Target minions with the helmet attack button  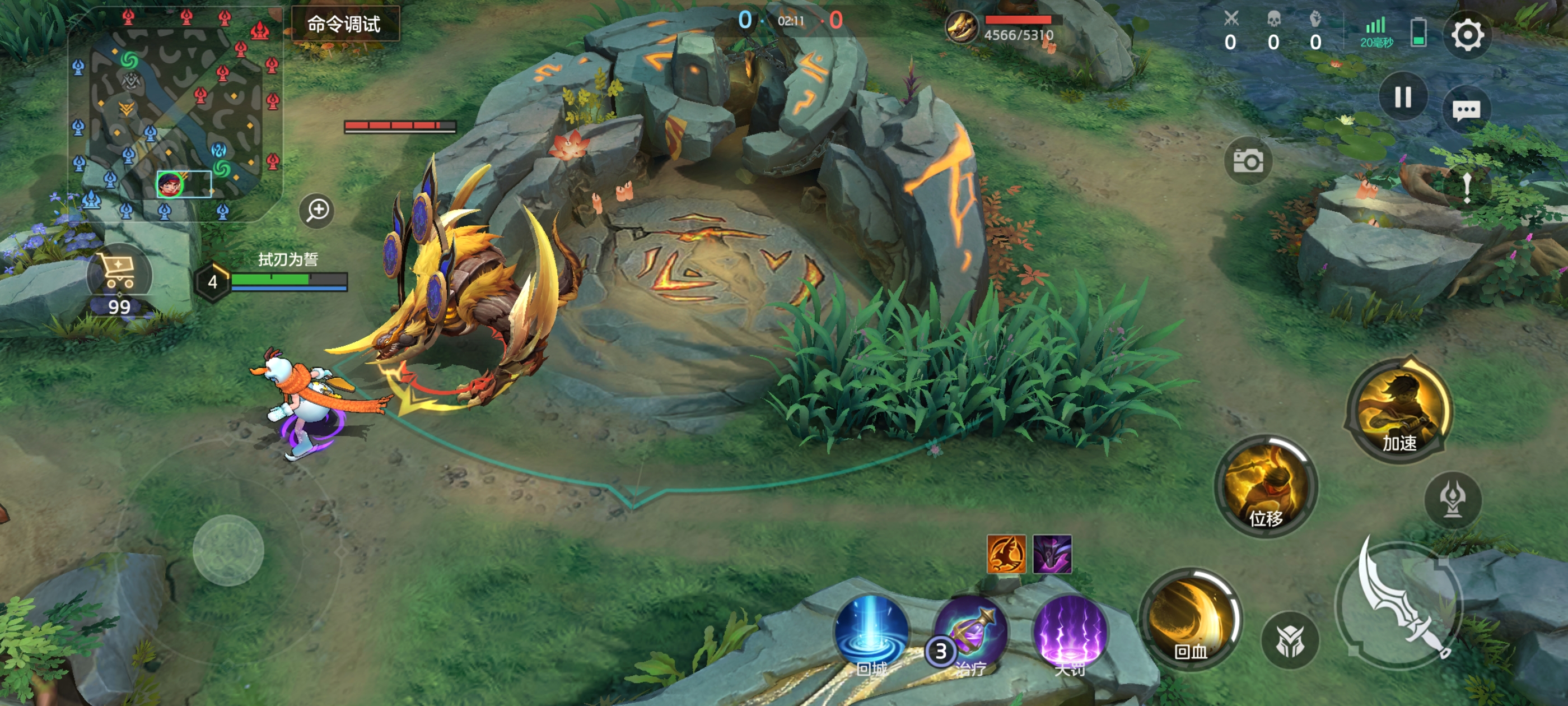(1290, 640)
